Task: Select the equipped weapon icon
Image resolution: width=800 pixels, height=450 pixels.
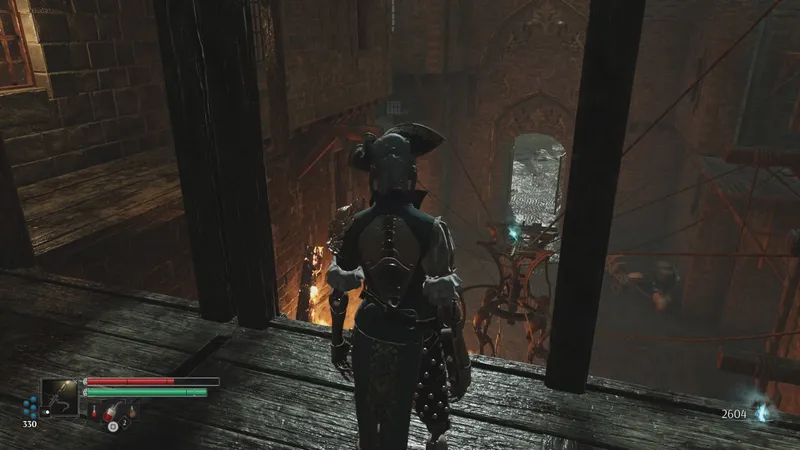Action: coord(59,397)
